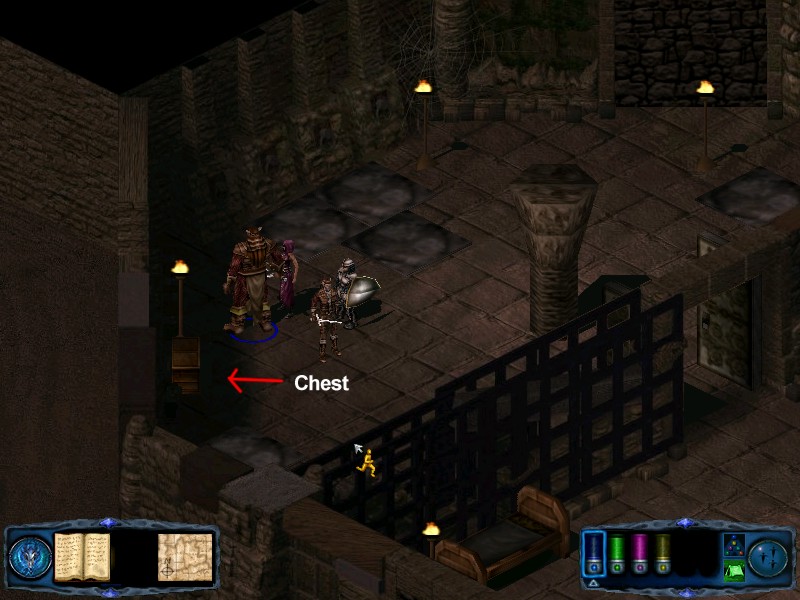Click the round three-figures party orb
The height and width of the screenshot is (600, 800).
(x=768, y=556)
